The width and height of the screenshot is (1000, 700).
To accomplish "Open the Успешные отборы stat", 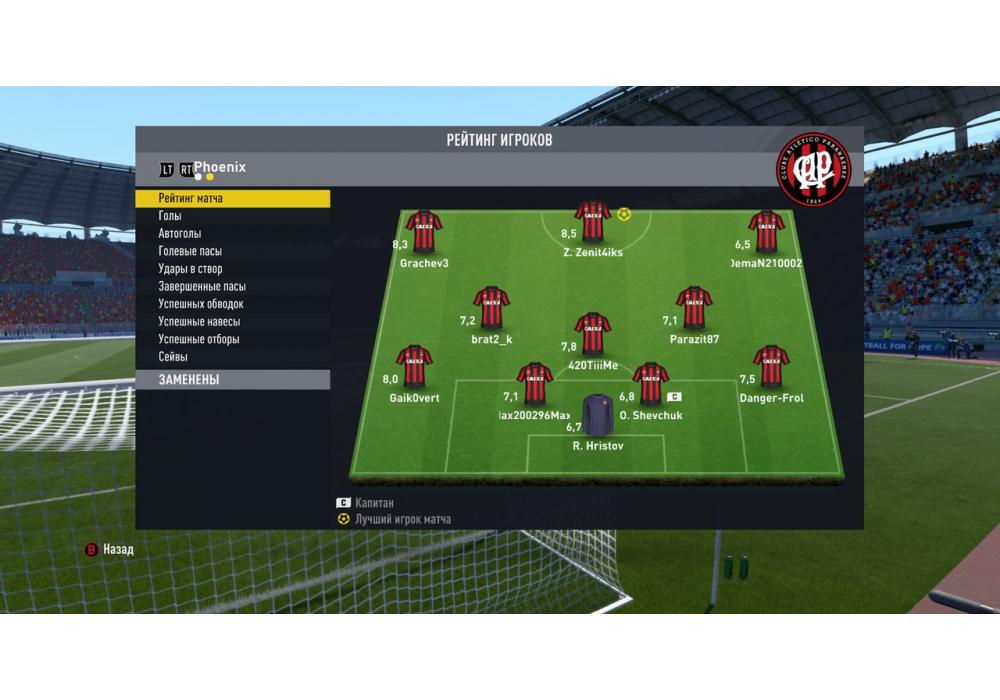I will coord(198,339).
